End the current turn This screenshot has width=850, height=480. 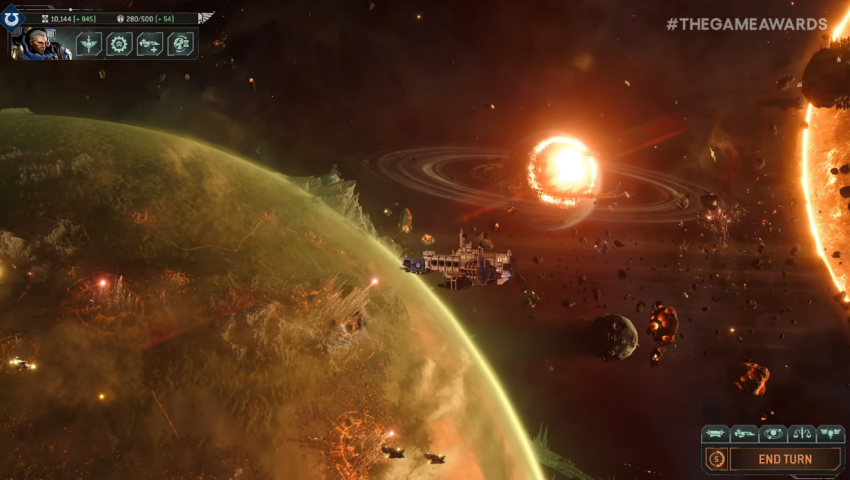(x=785, y=459)
